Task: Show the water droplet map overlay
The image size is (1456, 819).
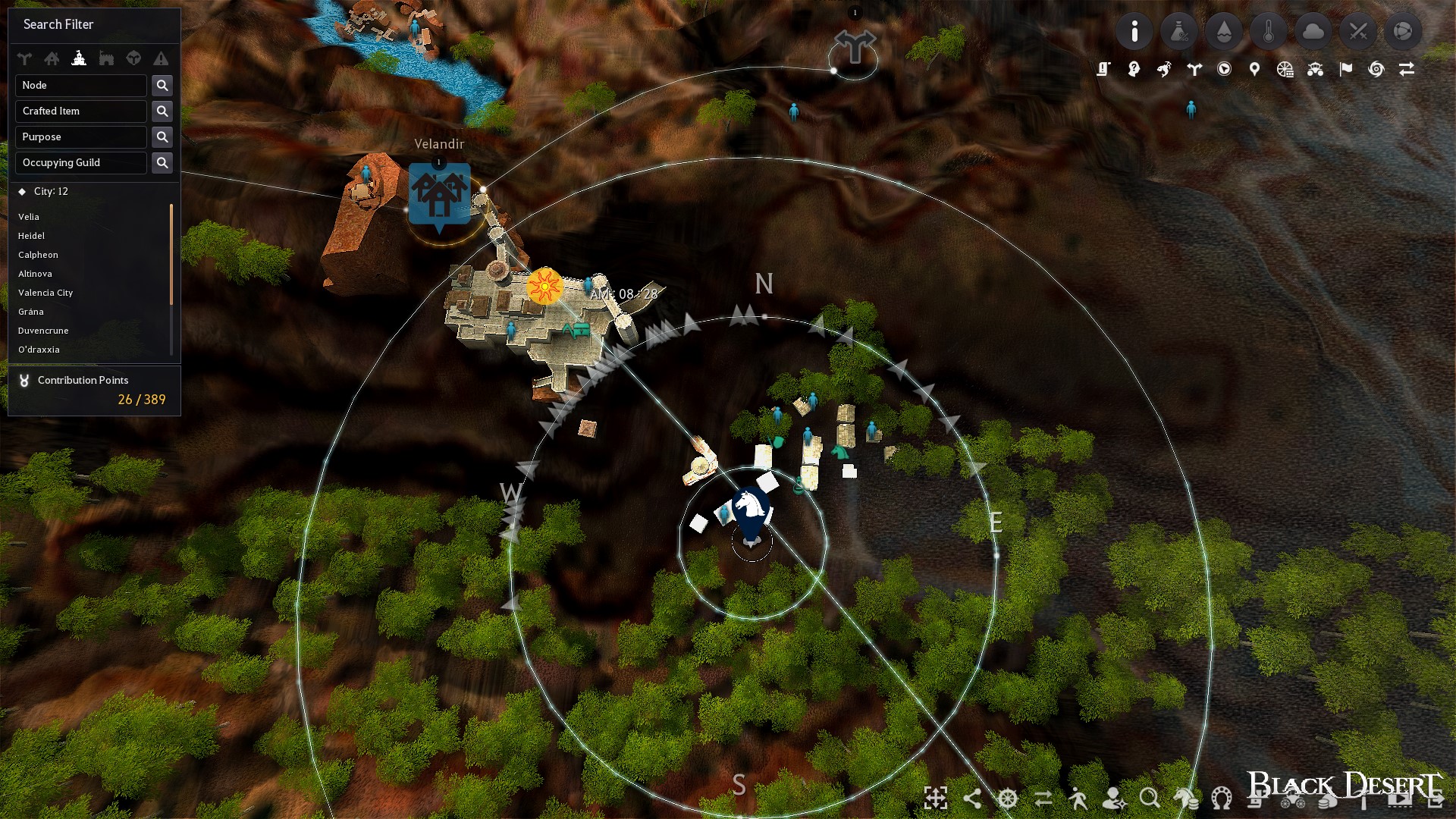Action: 1224,32
